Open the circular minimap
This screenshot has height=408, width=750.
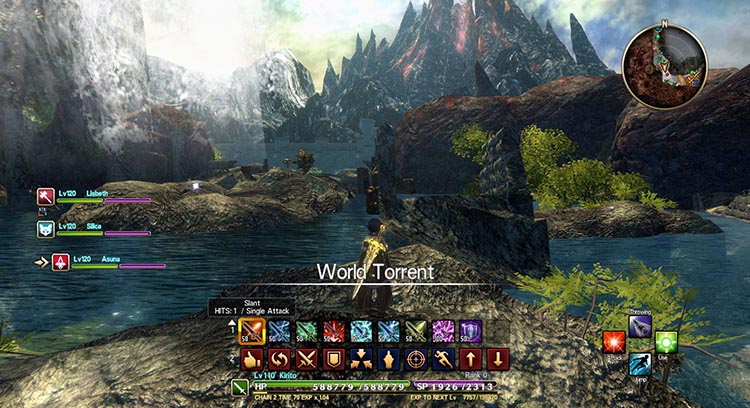click(665, 66)
